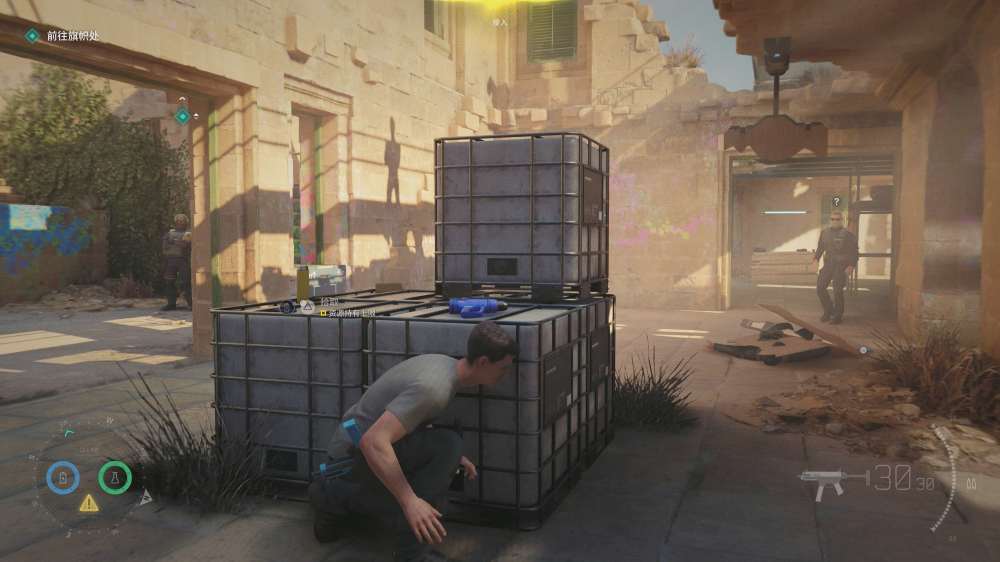Click the yellow warning triangle icon
Viewport: 1000px width, 562px height.
coord(89,503)
